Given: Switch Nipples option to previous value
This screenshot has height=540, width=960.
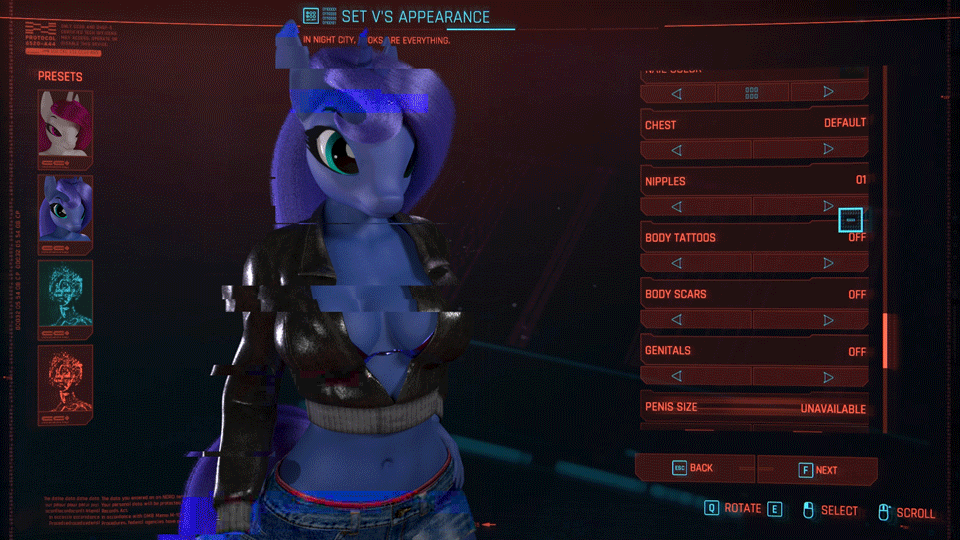Looking at the screenshot, I should coord(677,207).
